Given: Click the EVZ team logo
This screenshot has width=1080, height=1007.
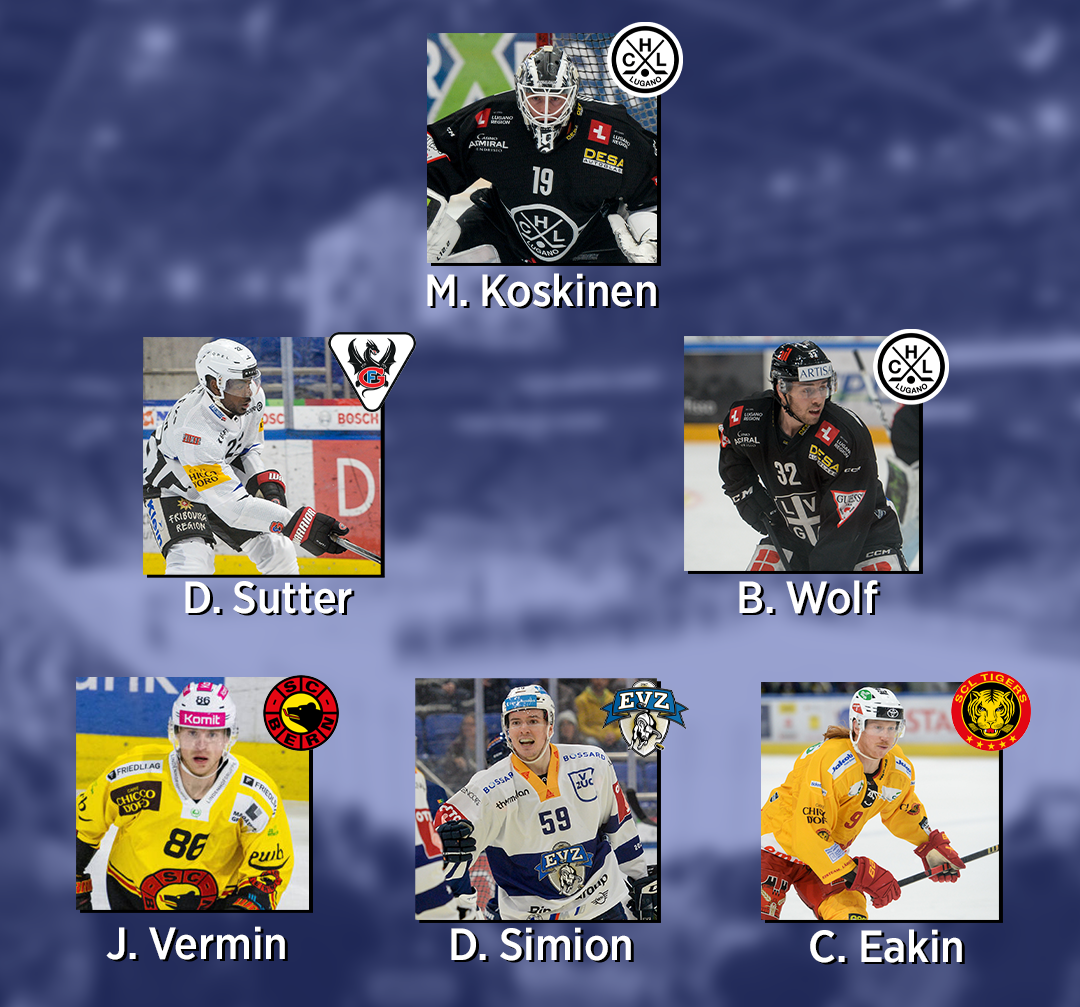Looking at the screenshot, I should click(644, 714).
